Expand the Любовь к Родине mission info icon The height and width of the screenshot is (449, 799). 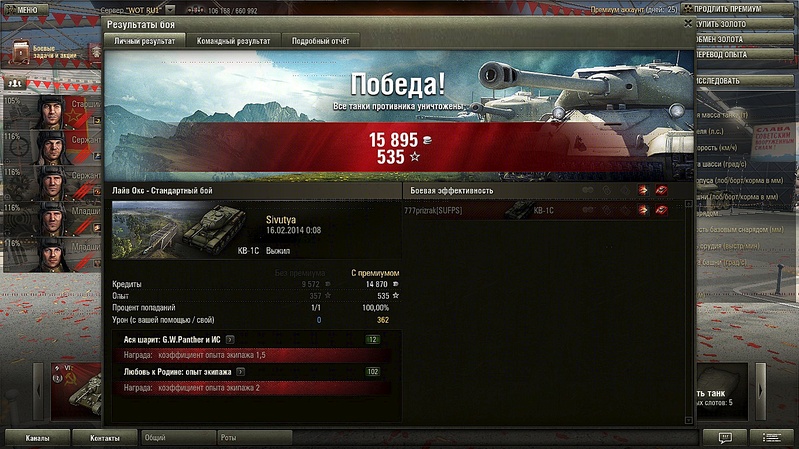[x=240, y=371]
